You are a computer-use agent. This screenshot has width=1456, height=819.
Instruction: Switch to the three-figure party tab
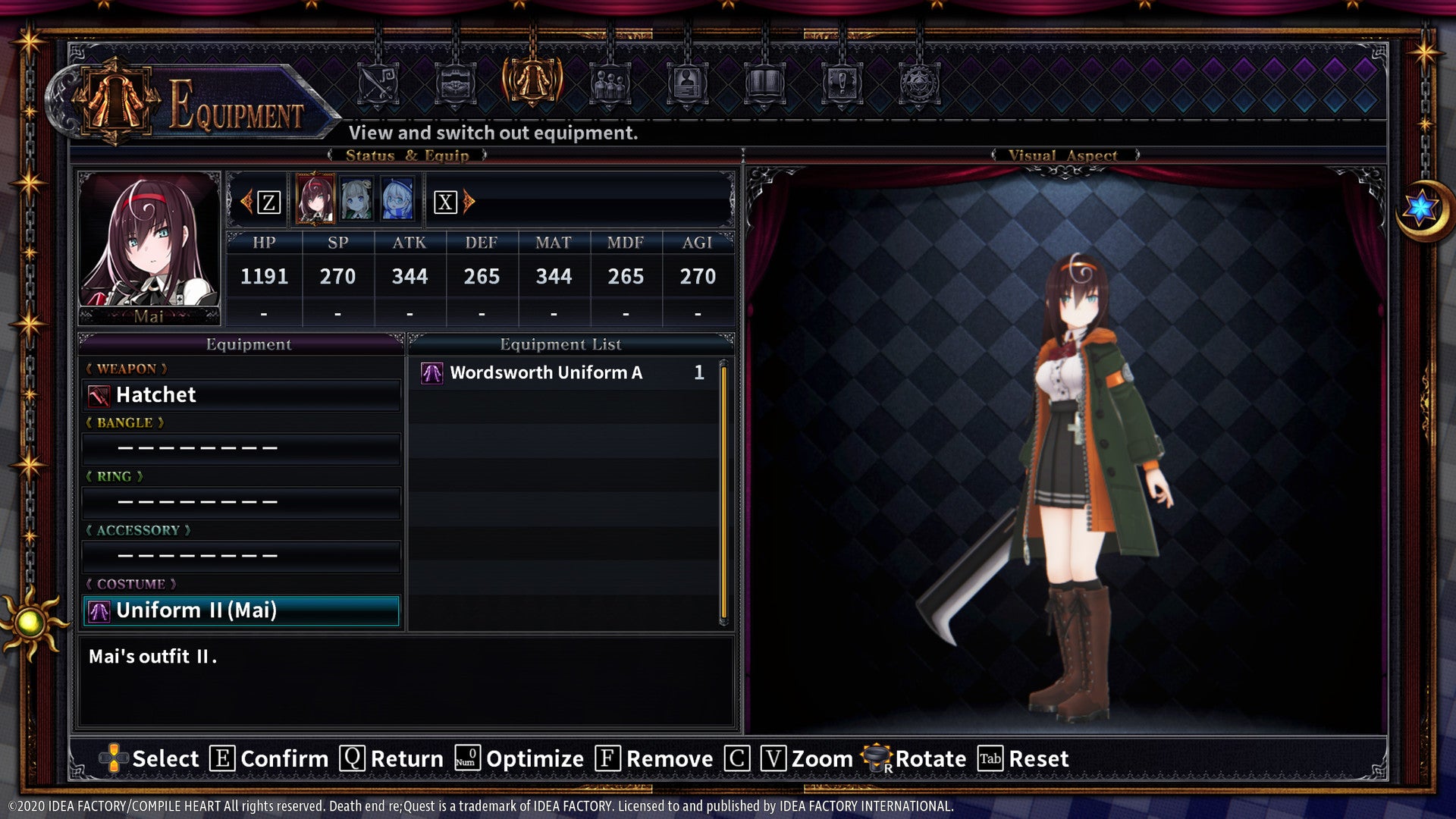coord(610,83)
